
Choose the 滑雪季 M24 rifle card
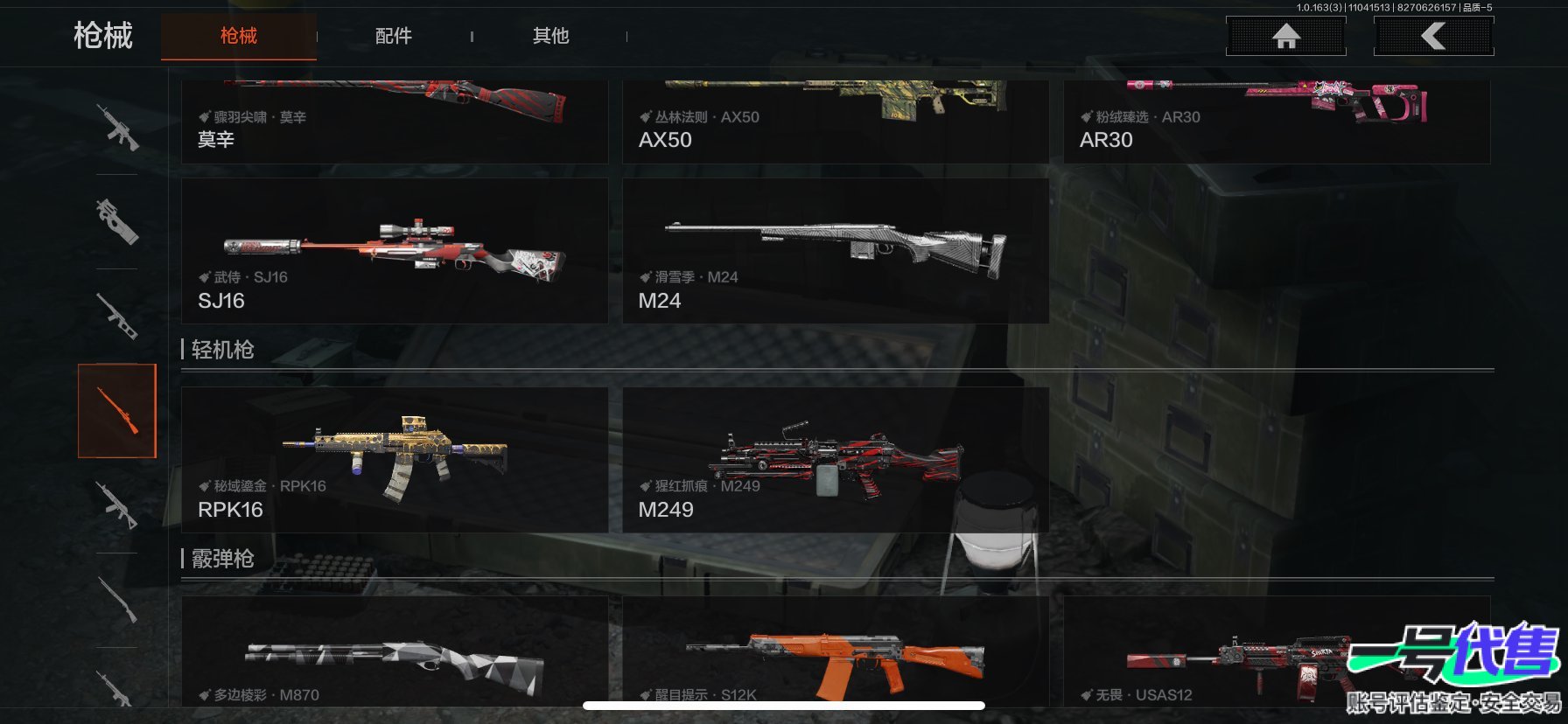835,251
